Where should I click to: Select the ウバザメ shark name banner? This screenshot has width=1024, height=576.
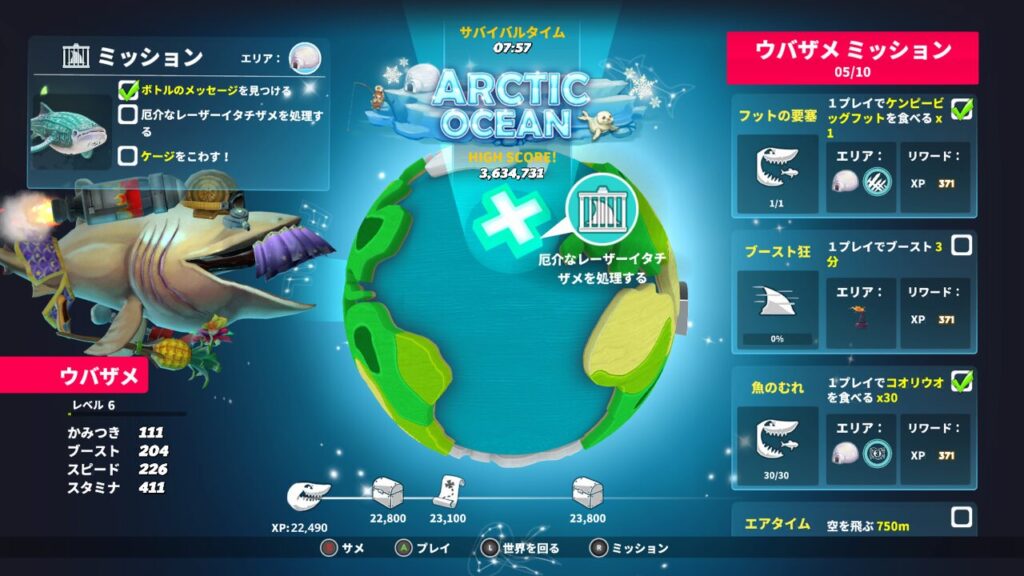pyautogui.click(x=75, y=377)
